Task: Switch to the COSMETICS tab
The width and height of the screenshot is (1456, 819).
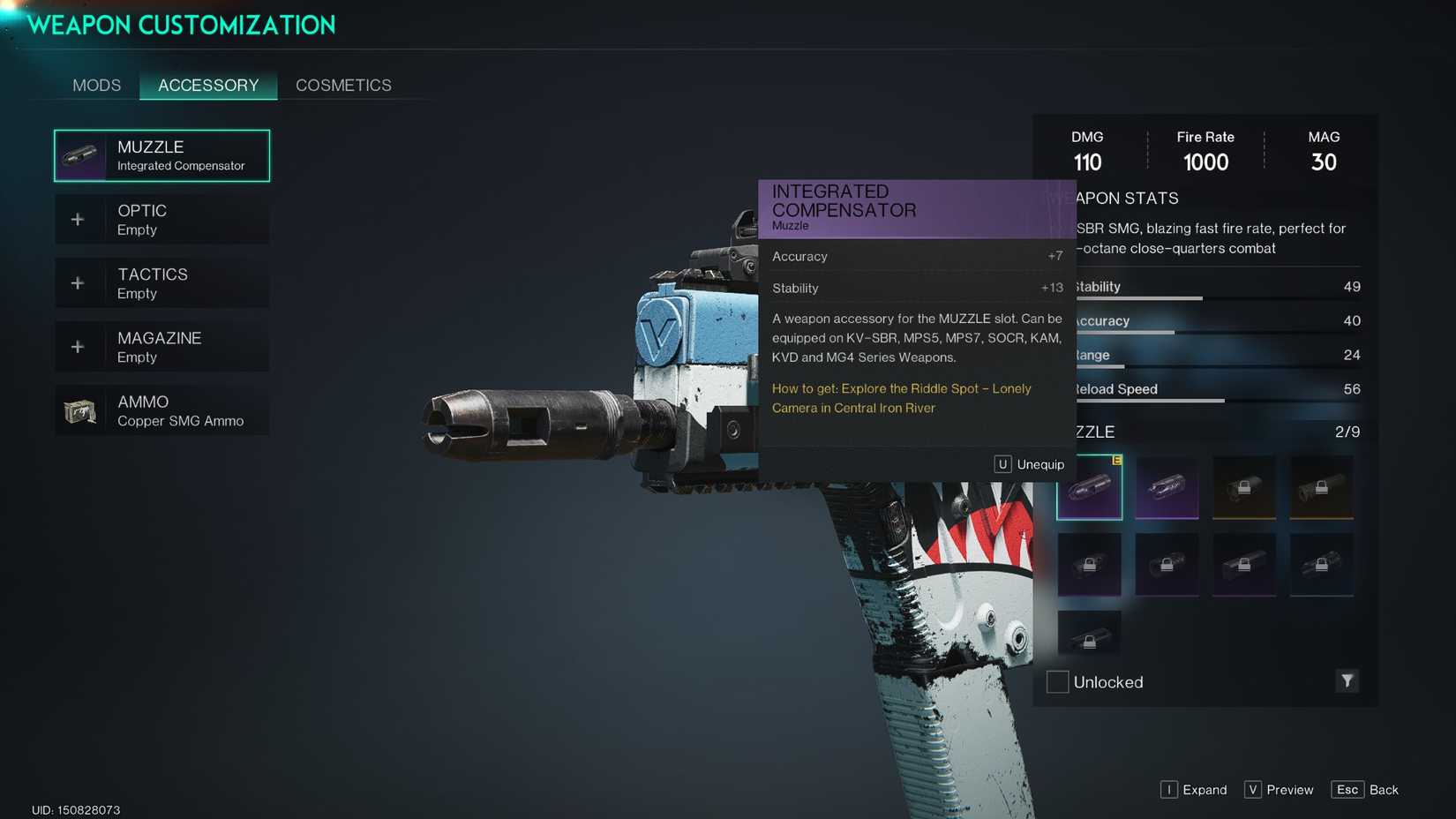Action: click(342, 85)
